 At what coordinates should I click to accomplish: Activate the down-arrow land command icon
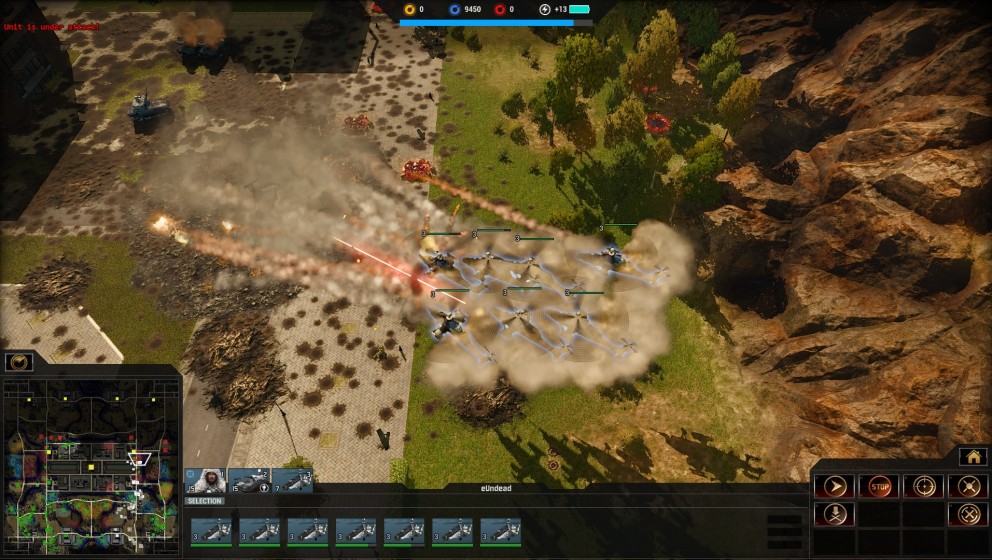click(834, 515)
